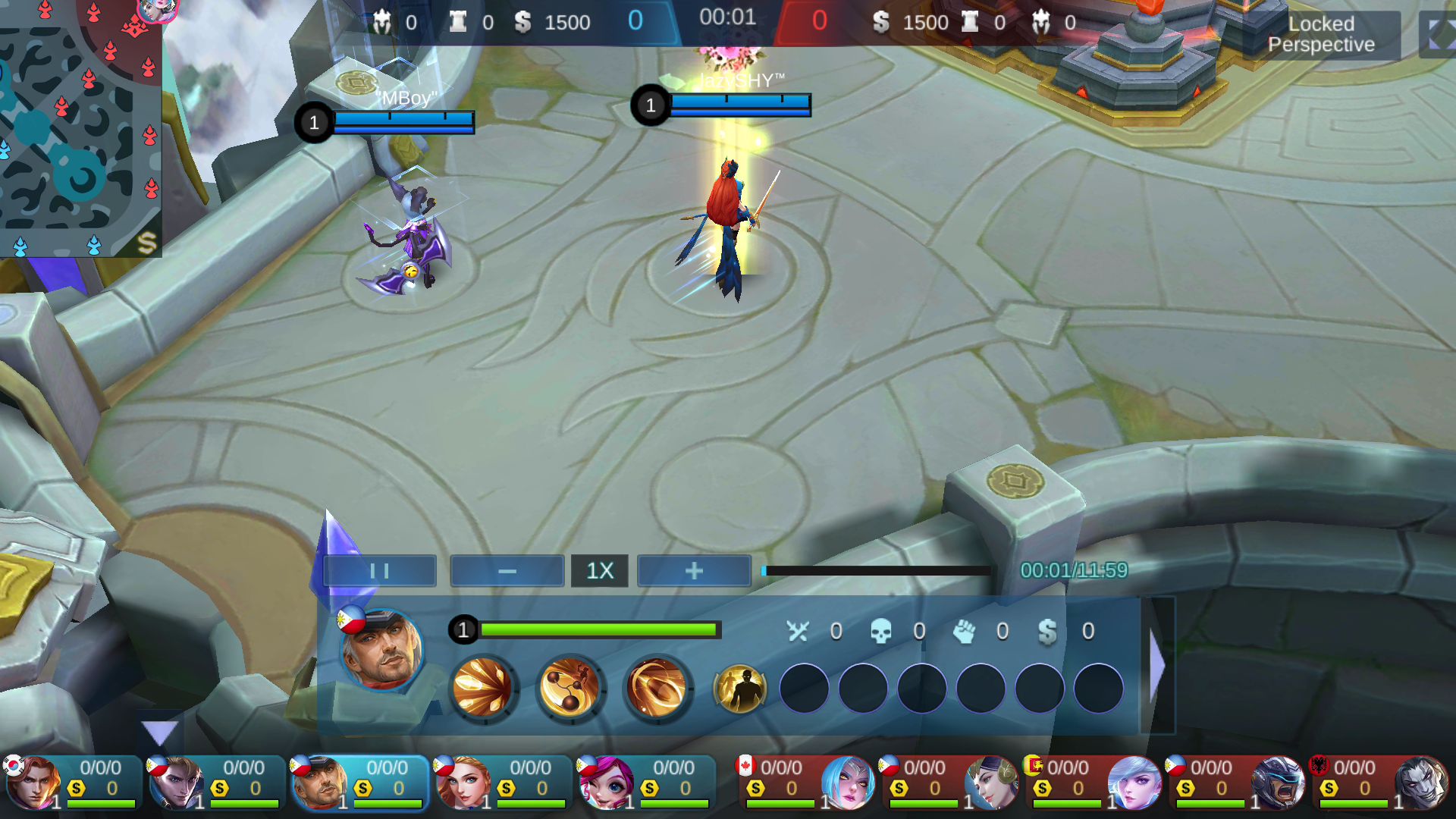Viewport: 1456px width, 819px height.
Task: Select the Korean-flag player card on blue team
Action: tap(73, 783)
